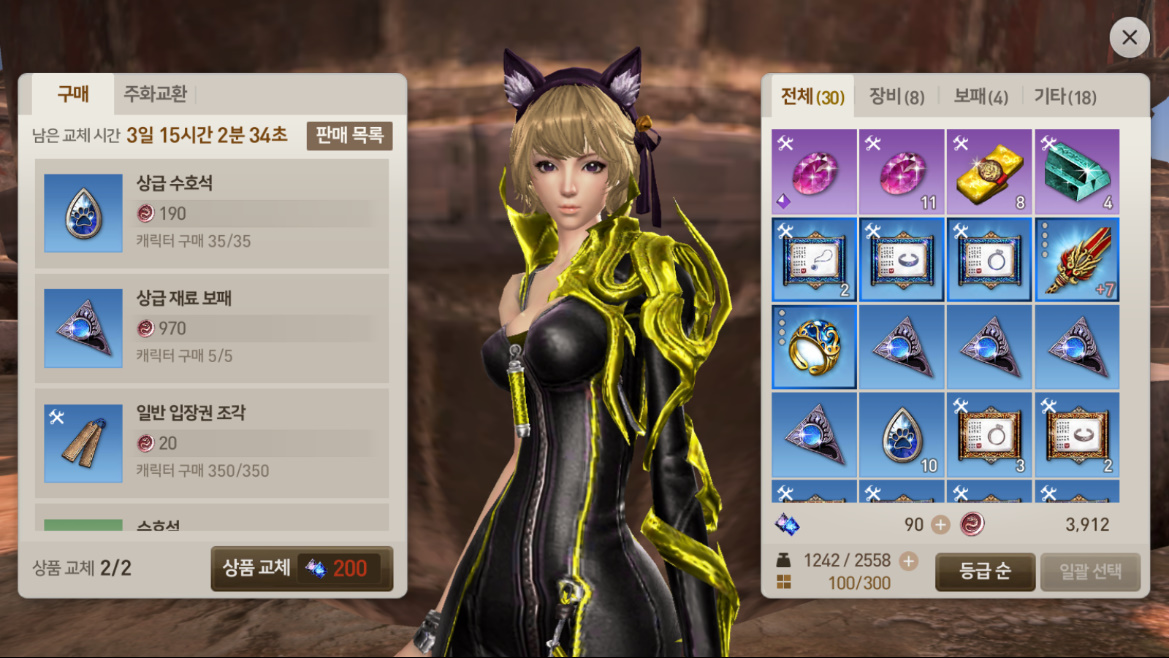Select the 전체 inventory tab

(x=812, y=97)
